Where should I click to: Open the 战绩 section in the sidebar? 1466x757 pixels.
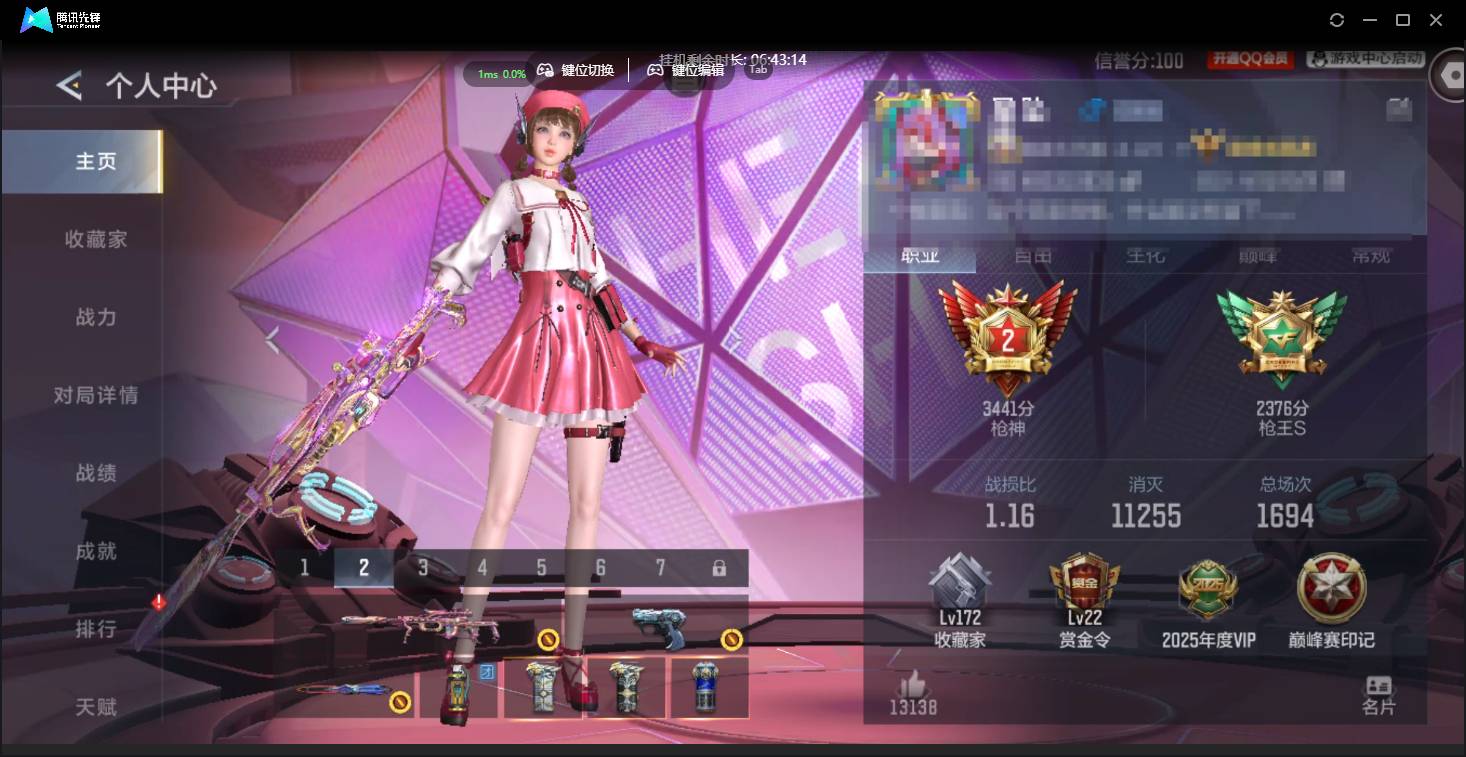tap(94, 473)
